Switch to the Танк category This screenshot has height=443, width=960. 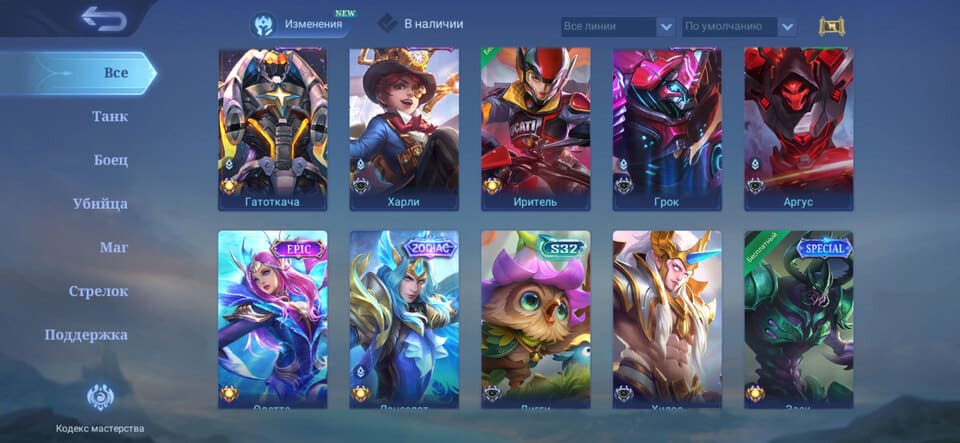tap(110, 116)
